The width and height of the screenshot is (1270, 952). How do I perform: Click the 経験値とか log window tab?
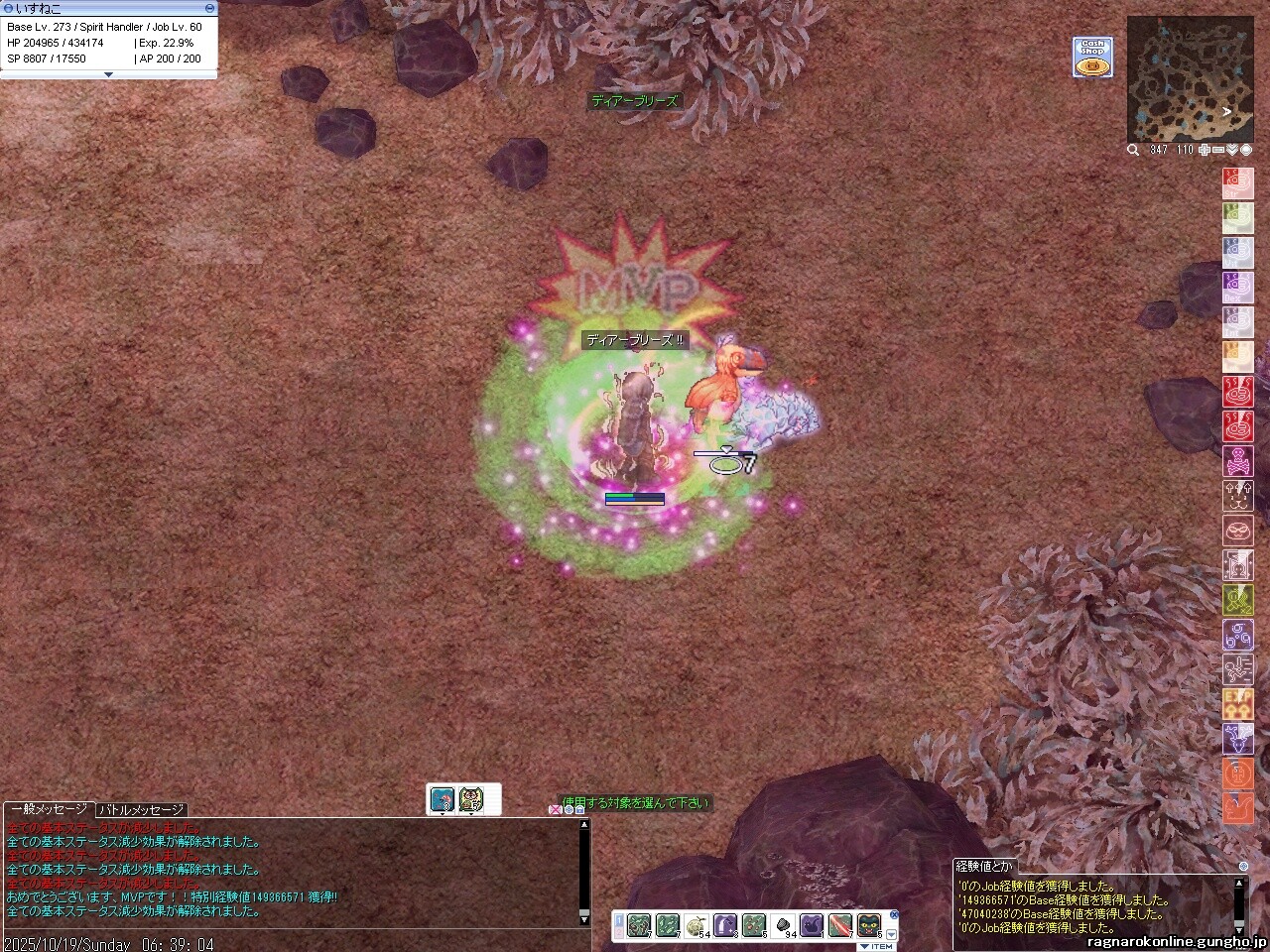click(x=984, y=866)
